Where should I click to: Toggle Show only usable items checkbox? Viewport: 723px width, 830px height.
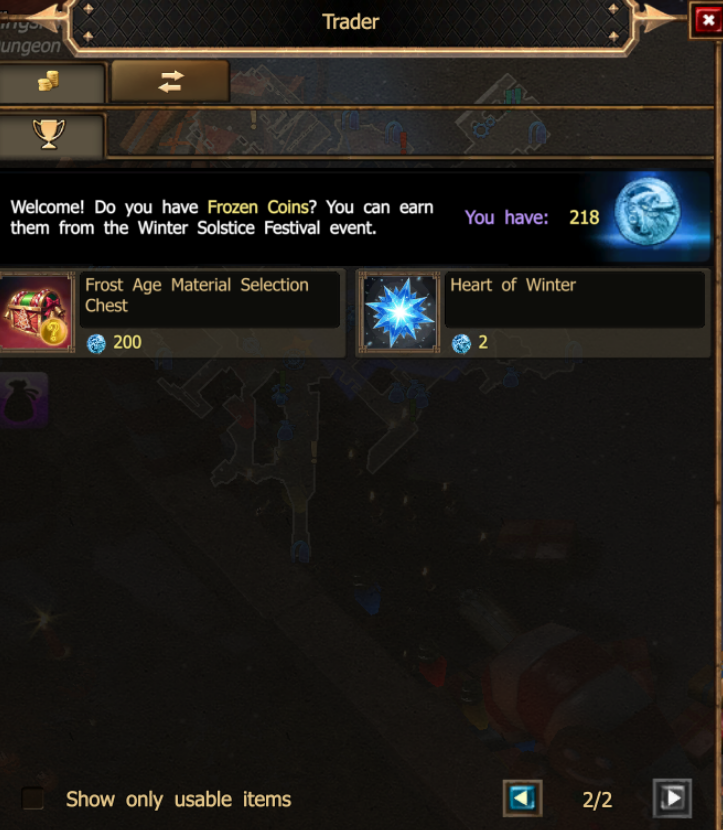[x=33, y=799]
